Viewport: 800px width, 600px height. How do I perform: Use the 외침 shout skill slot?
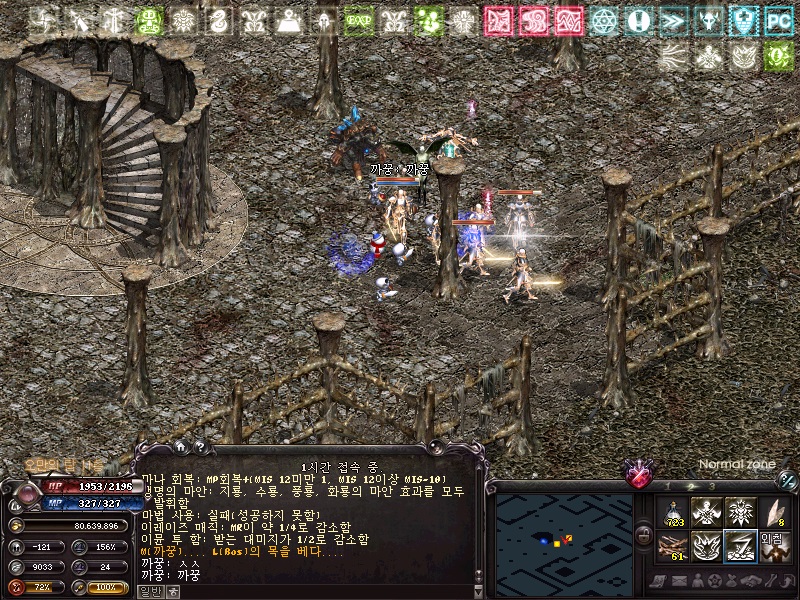773,546
